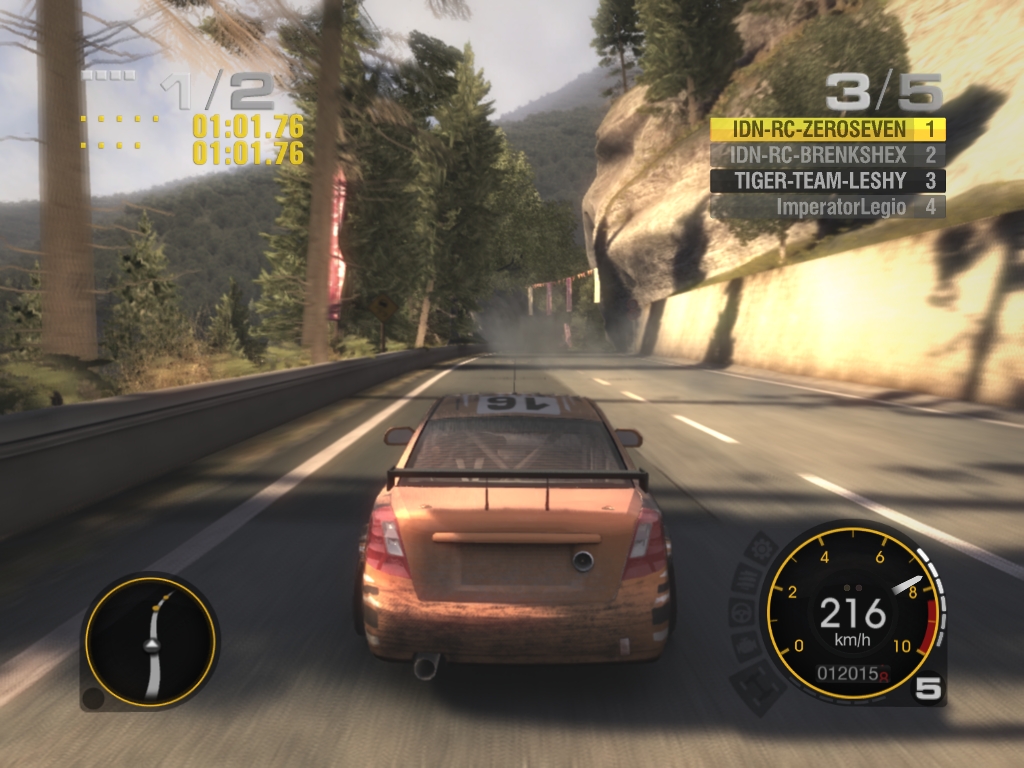1024x768 pixels.
Task: Select the steering wheel damage icon
Action: coord(741,612)
